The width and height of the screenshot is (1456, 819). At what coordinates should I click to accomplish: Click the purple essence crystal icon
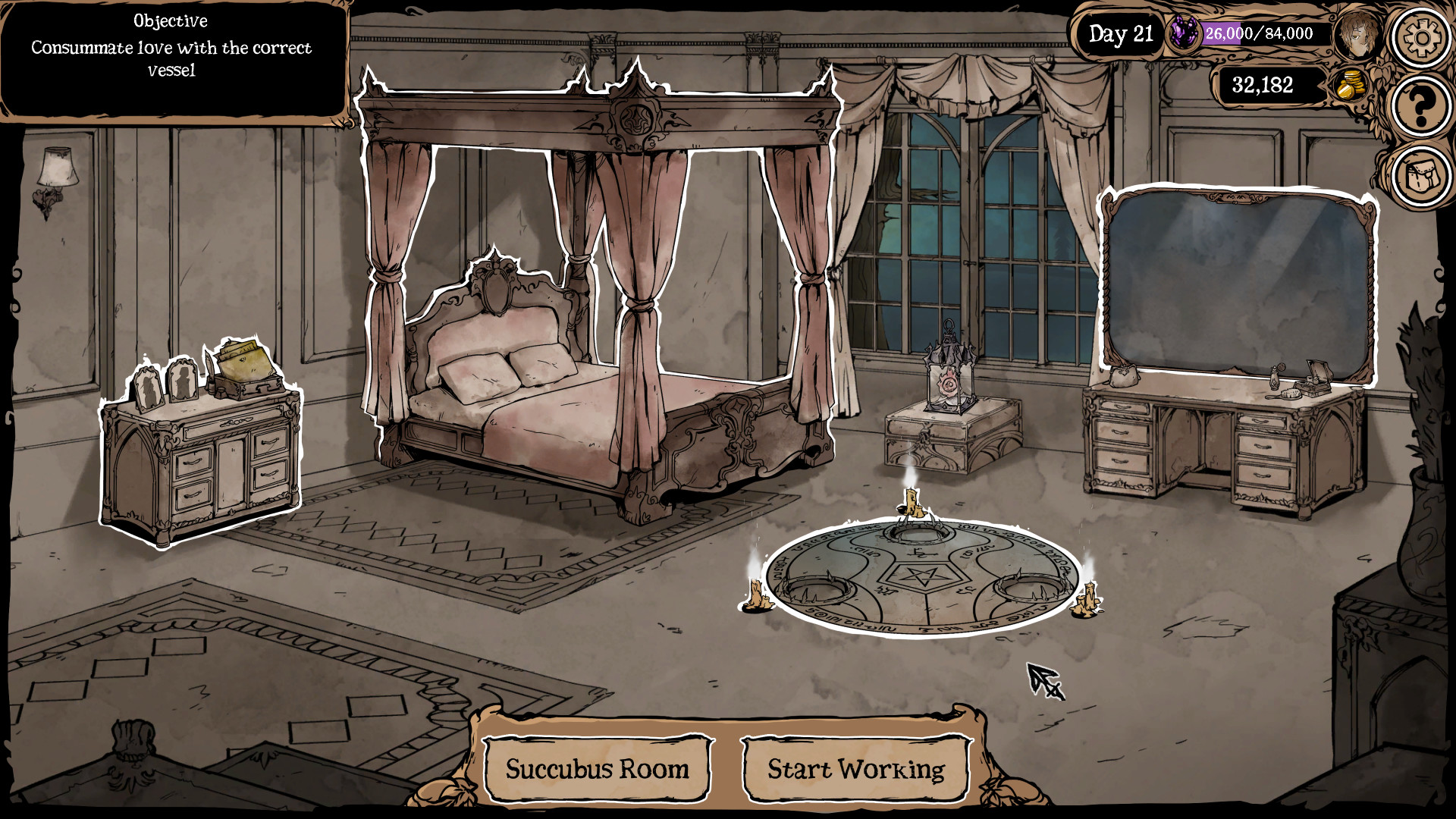(x=1185, y=33)
